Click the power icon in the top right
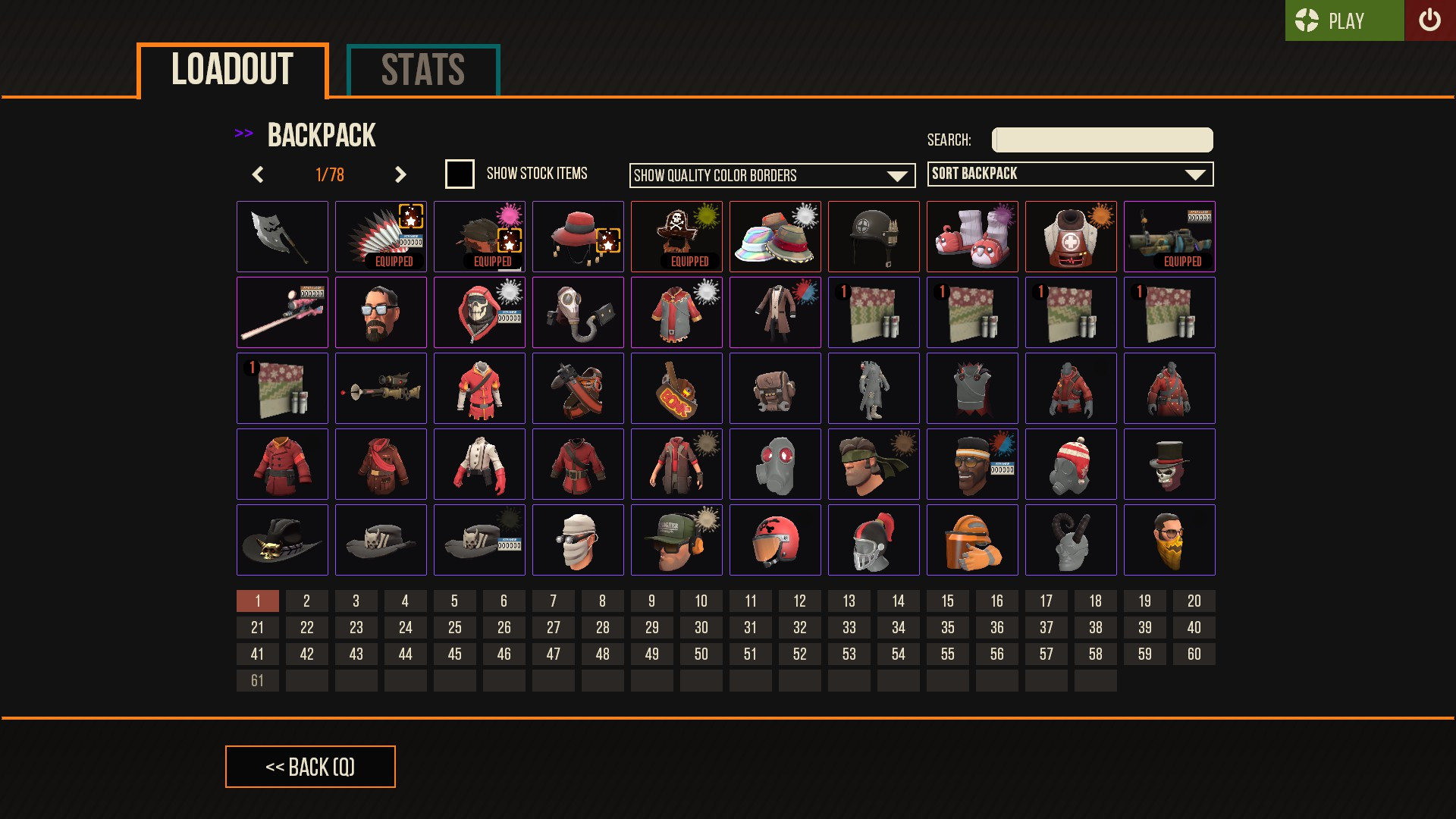This screenshot has width=1456, height=819. pos(1430,20)
